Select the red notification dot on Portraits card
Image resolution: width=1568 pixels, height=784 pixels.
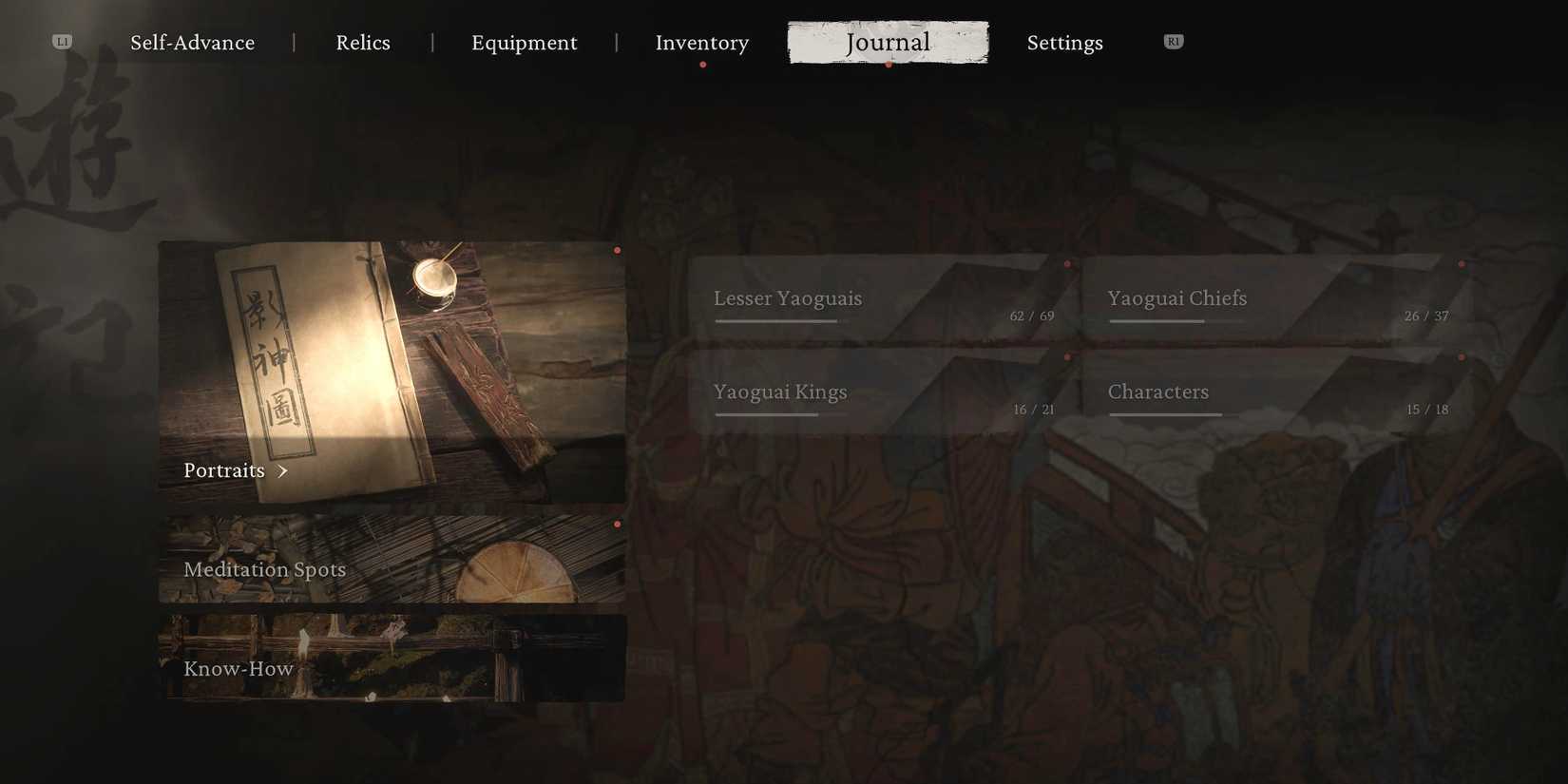point(618,250)
